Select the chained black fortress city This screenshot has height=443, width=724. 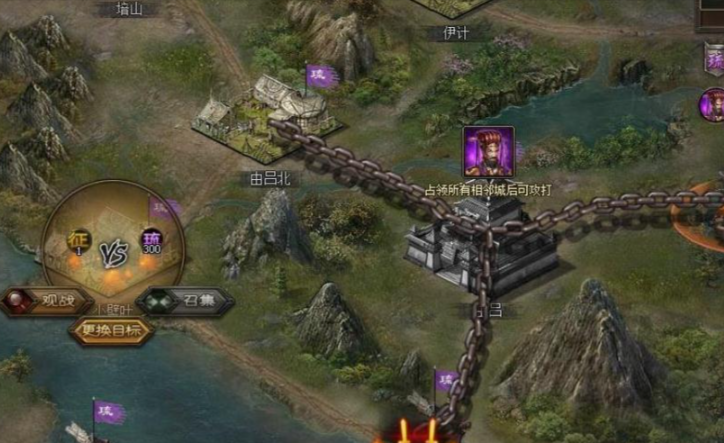tap(480, 242)
